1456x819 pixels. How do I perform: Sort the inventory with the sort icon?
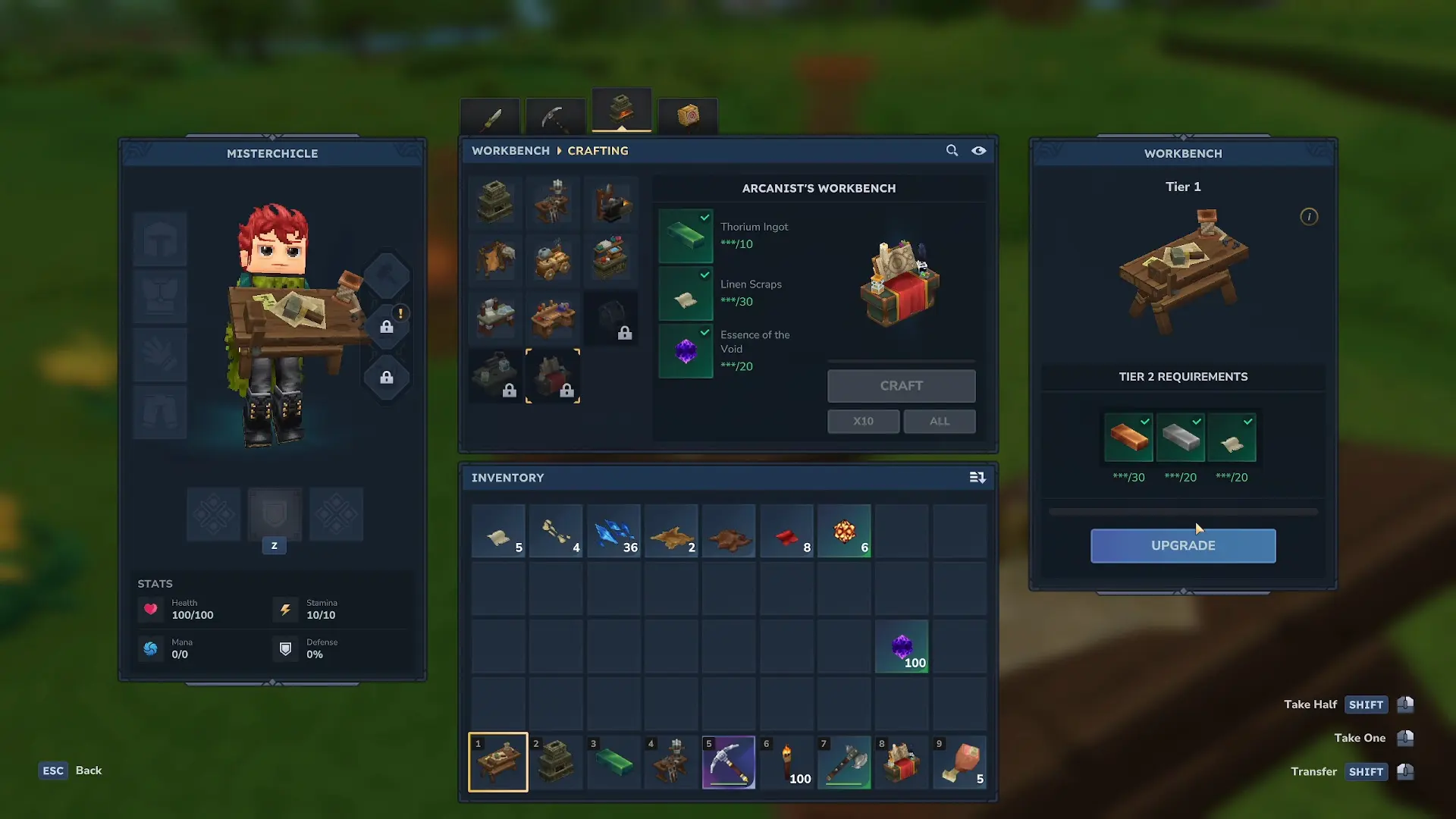pos(977,477)
